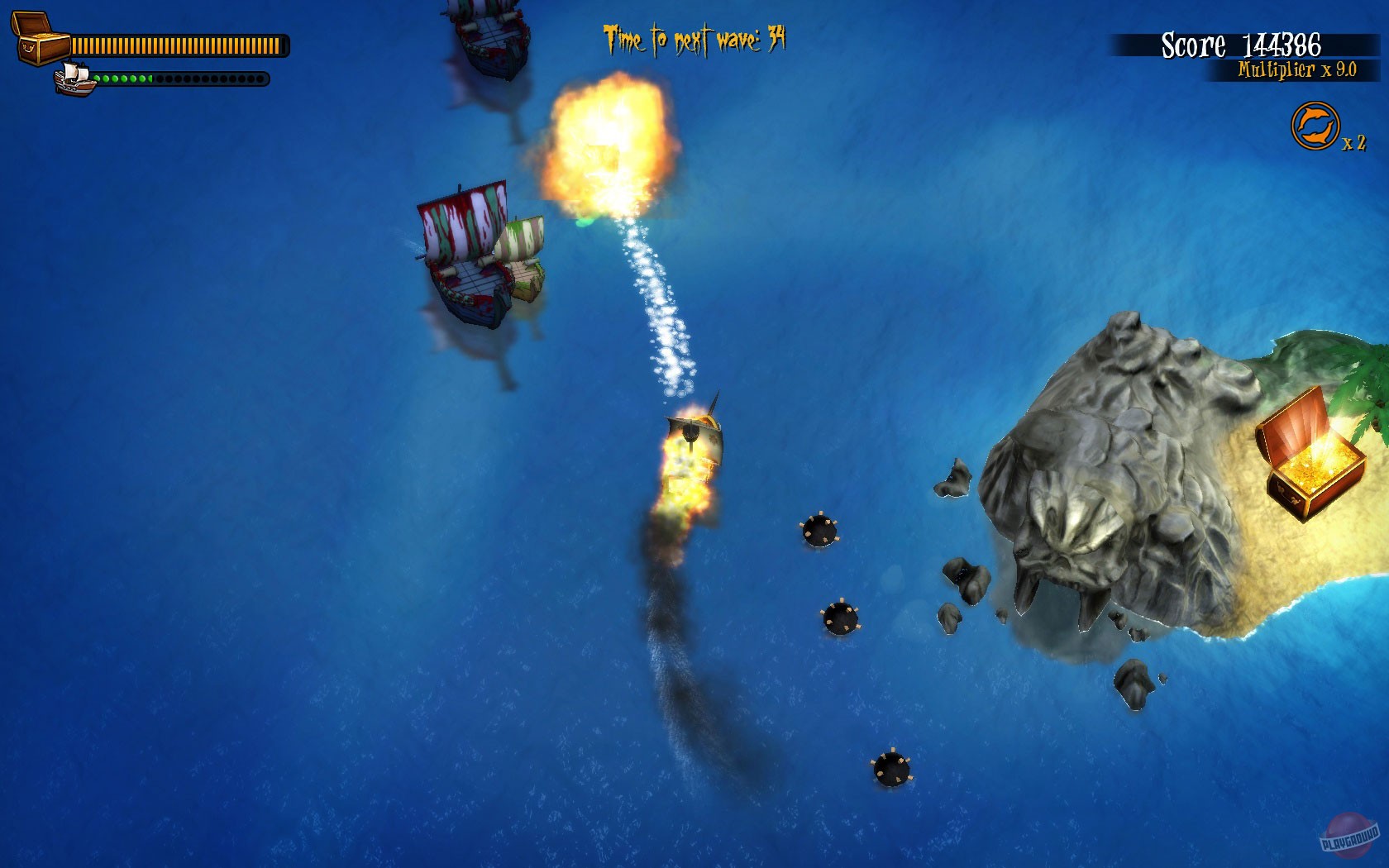Click the x2 label next to dolphin icon
The image size is (1389, 868).
(x=1353, y=142)
